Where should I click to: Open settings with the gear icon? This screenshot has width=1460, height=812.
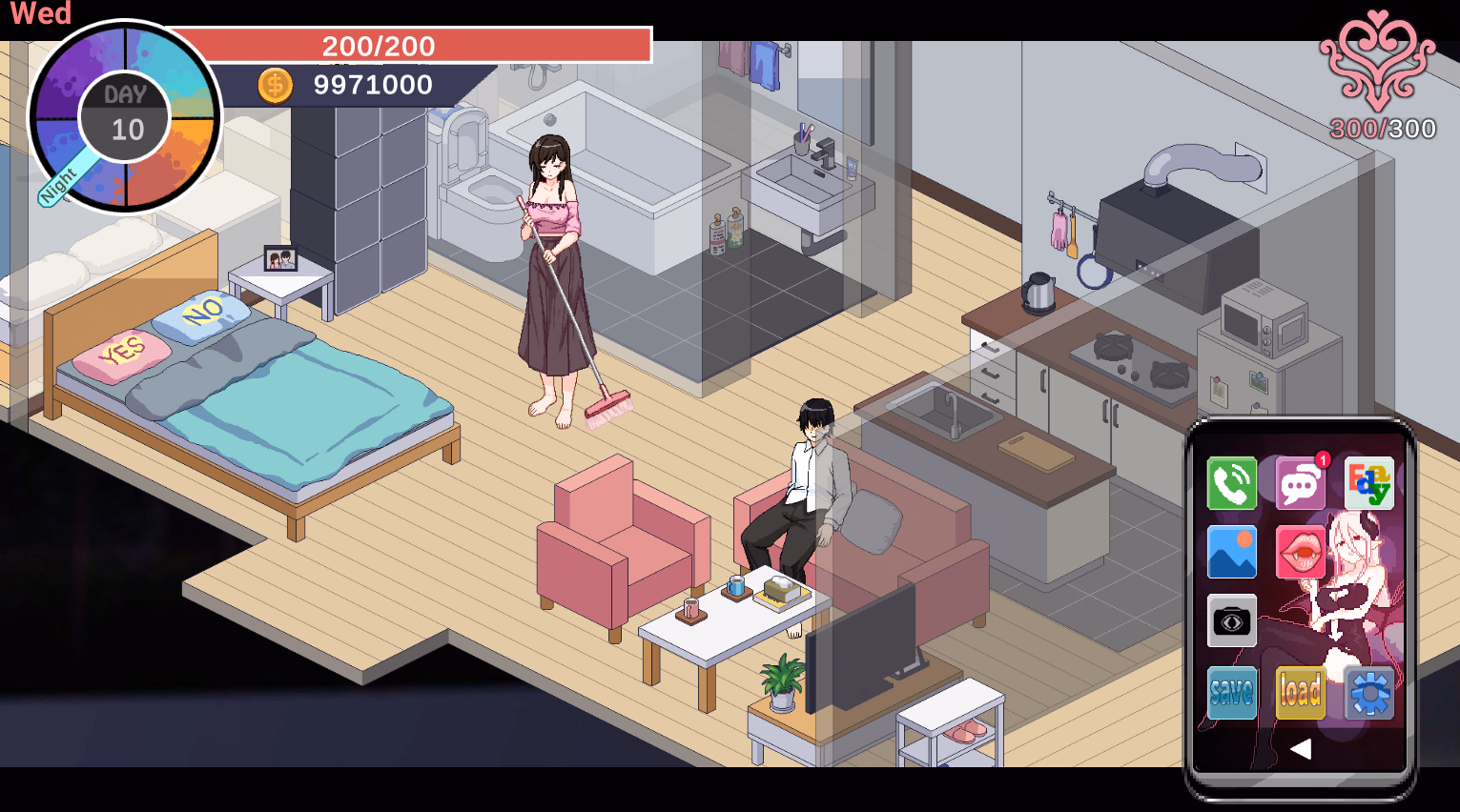pyautogui.click(x=1370, y=693)
